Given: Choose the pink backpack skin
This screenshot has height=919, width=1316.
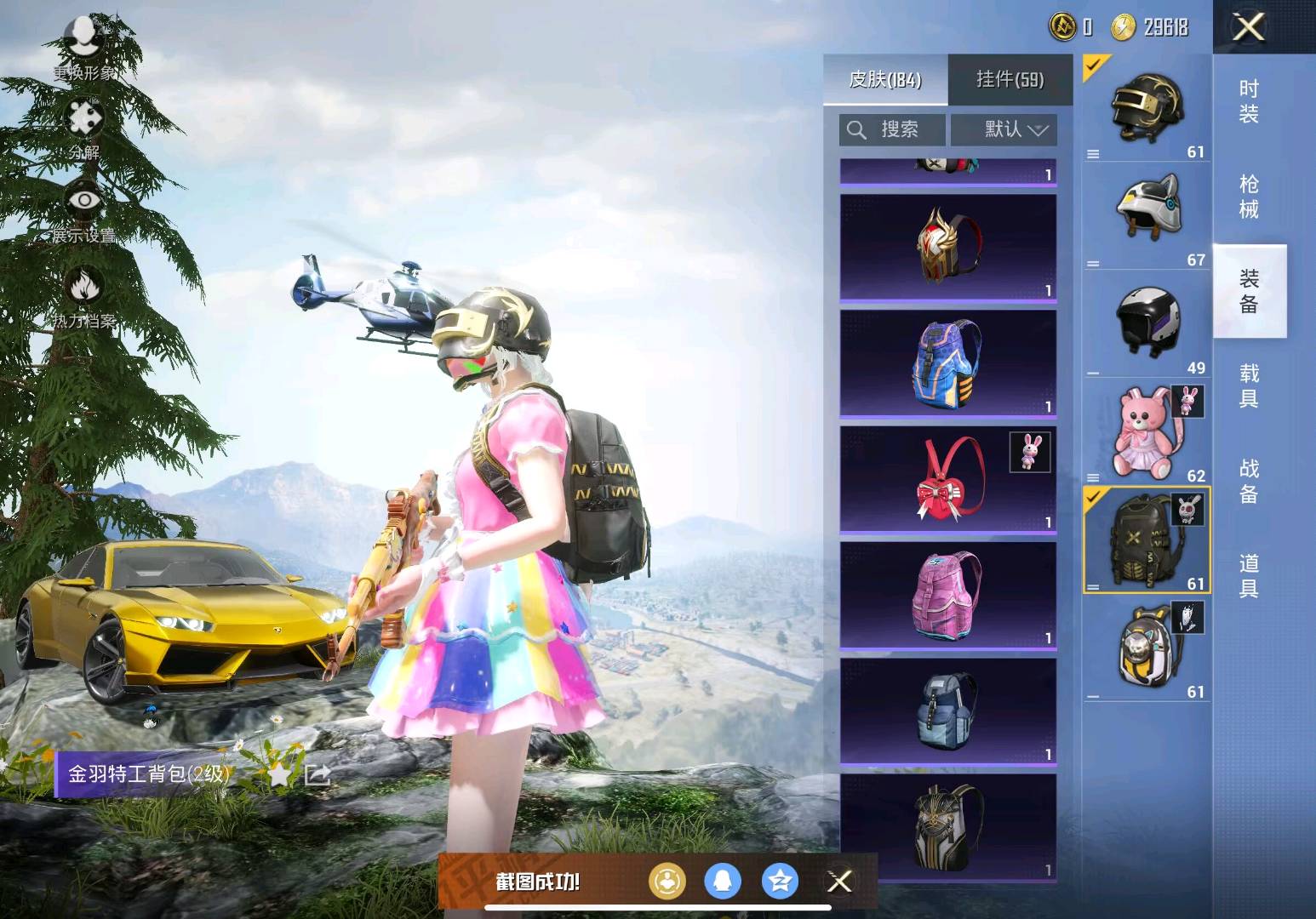Looking at the screenshot, I should point(948,595).
